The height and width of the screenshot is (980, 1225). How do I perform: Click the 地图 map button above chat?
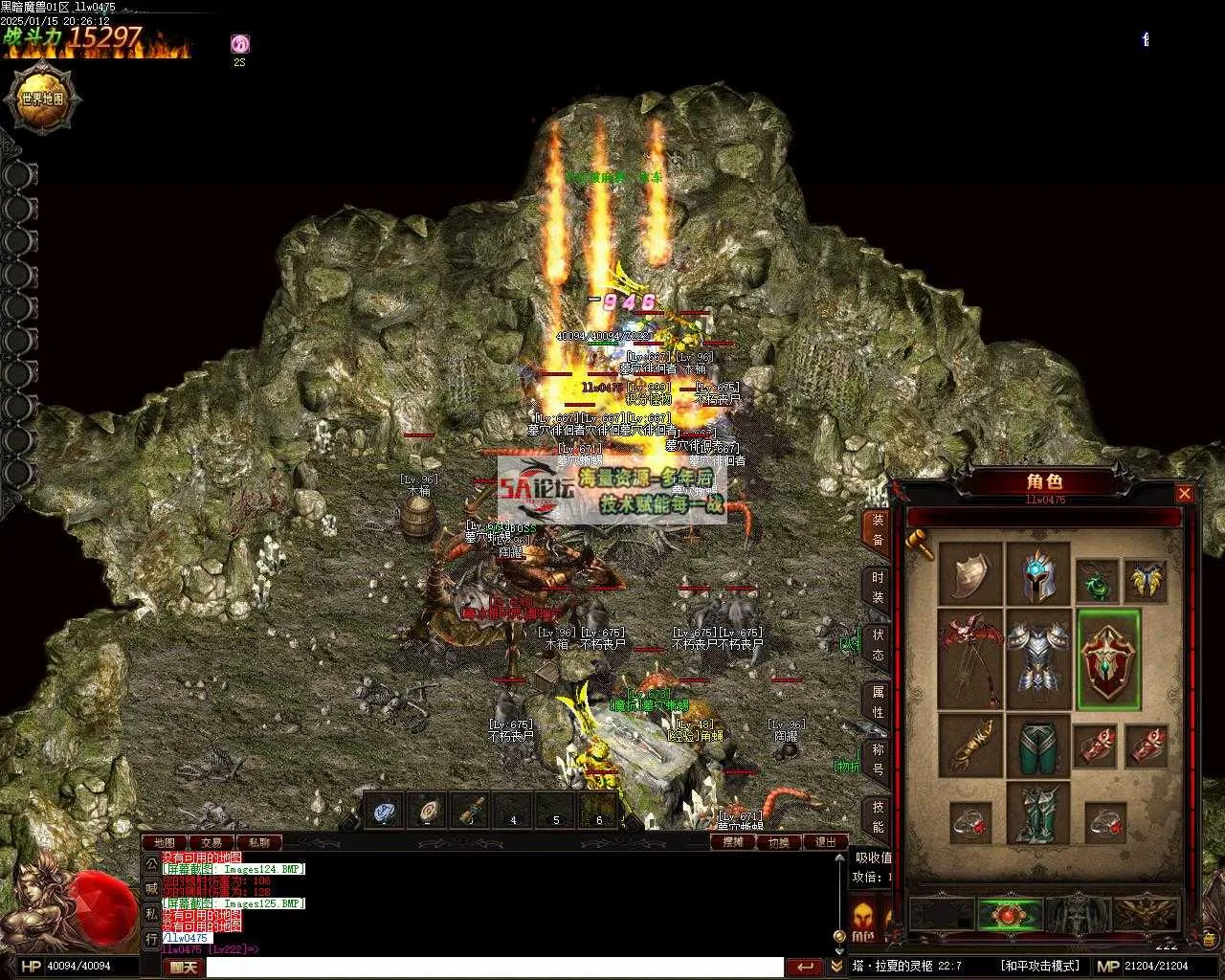click(164, 843)
